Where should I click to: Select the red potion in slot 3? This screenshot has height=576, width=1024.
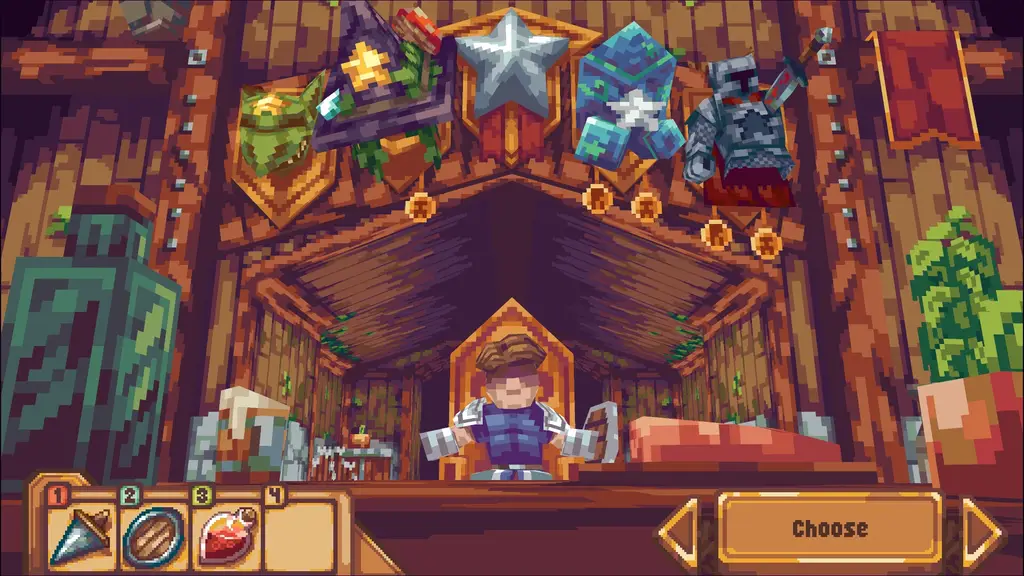tap(225, 532)
